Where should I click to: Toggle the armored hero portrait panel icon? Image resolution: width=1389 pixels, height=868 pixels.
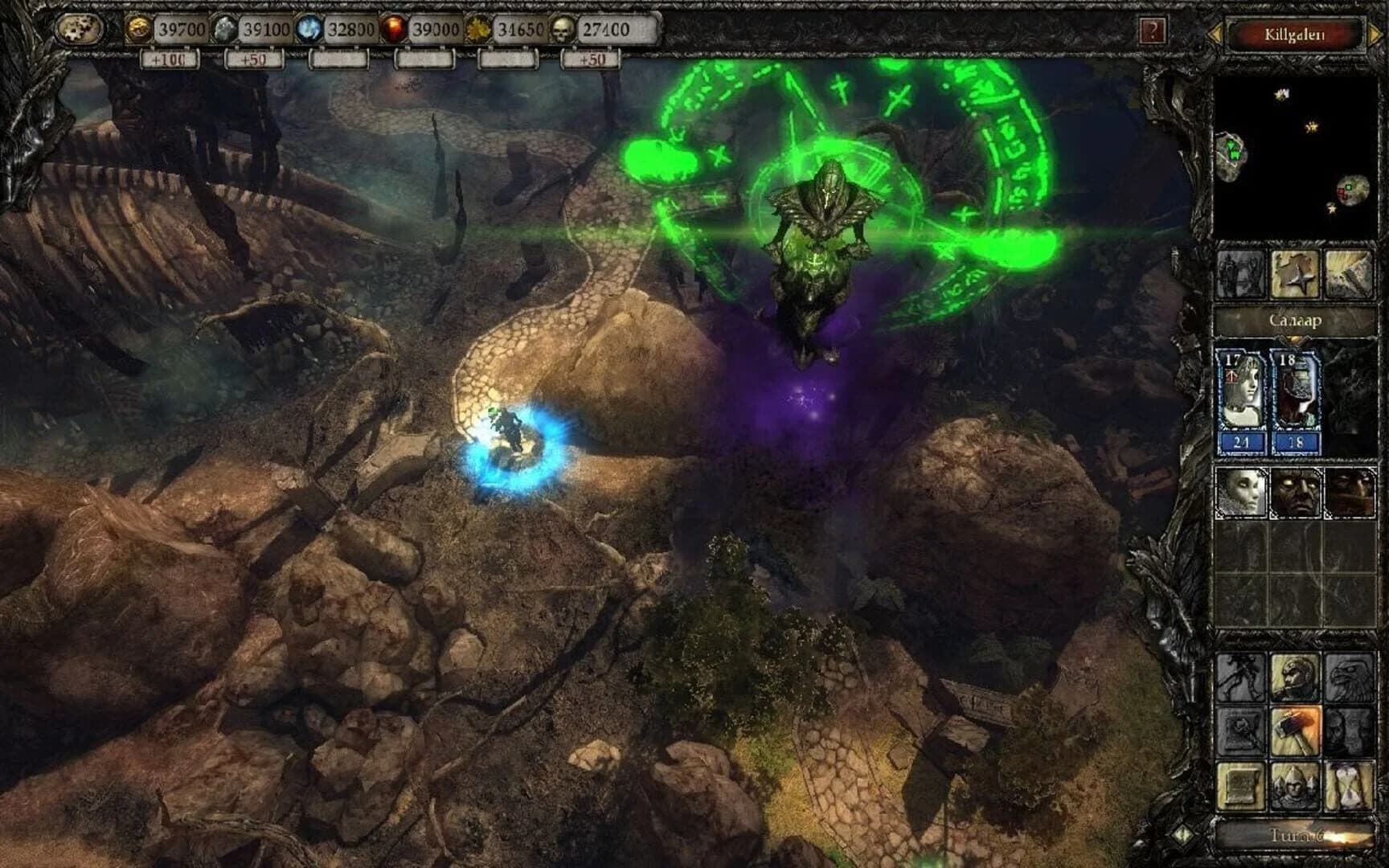(x=1239, y=275)
